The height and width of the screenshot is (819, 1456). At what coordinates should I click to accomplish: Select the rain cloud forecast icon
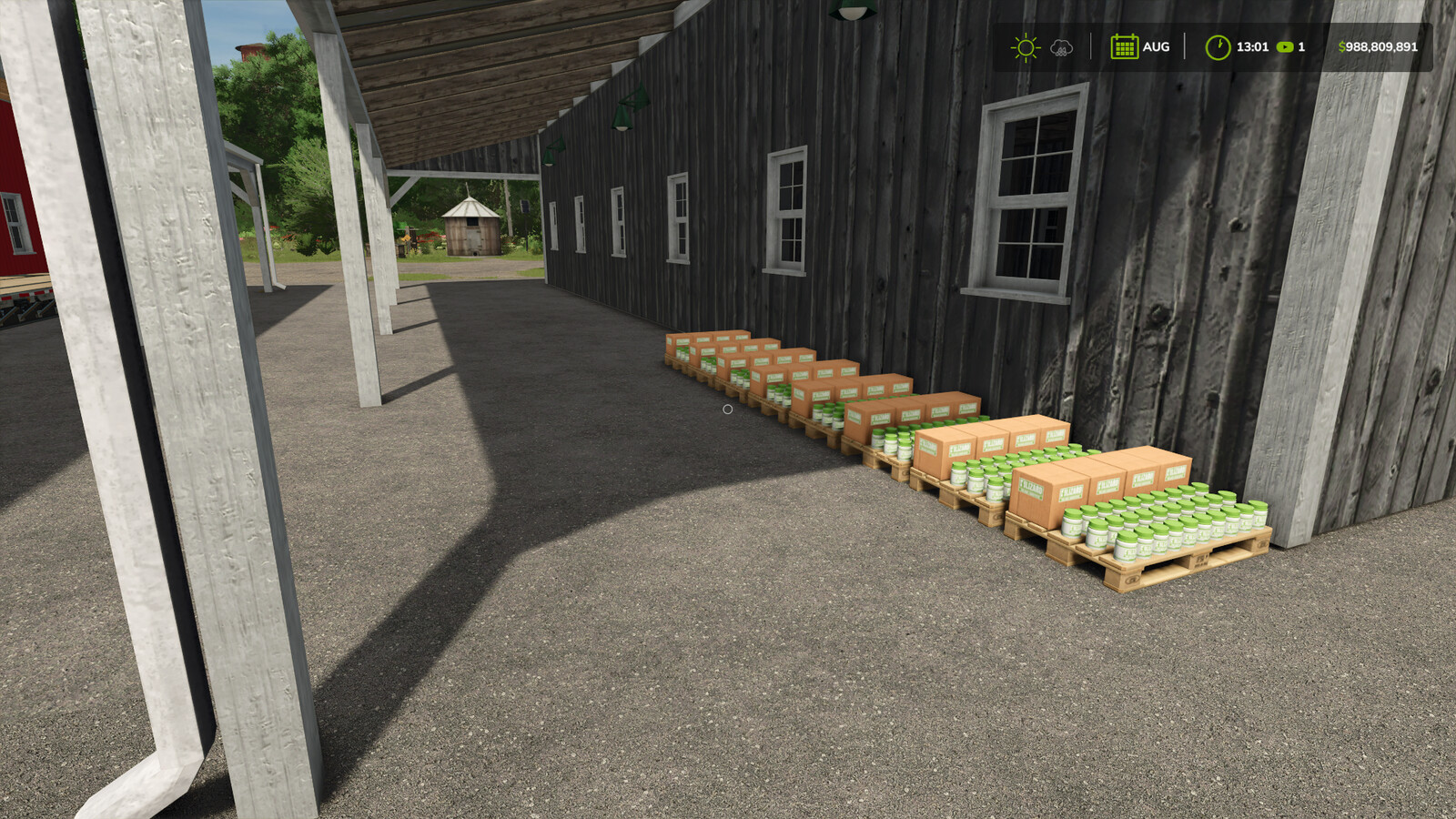pos(1060,47)
